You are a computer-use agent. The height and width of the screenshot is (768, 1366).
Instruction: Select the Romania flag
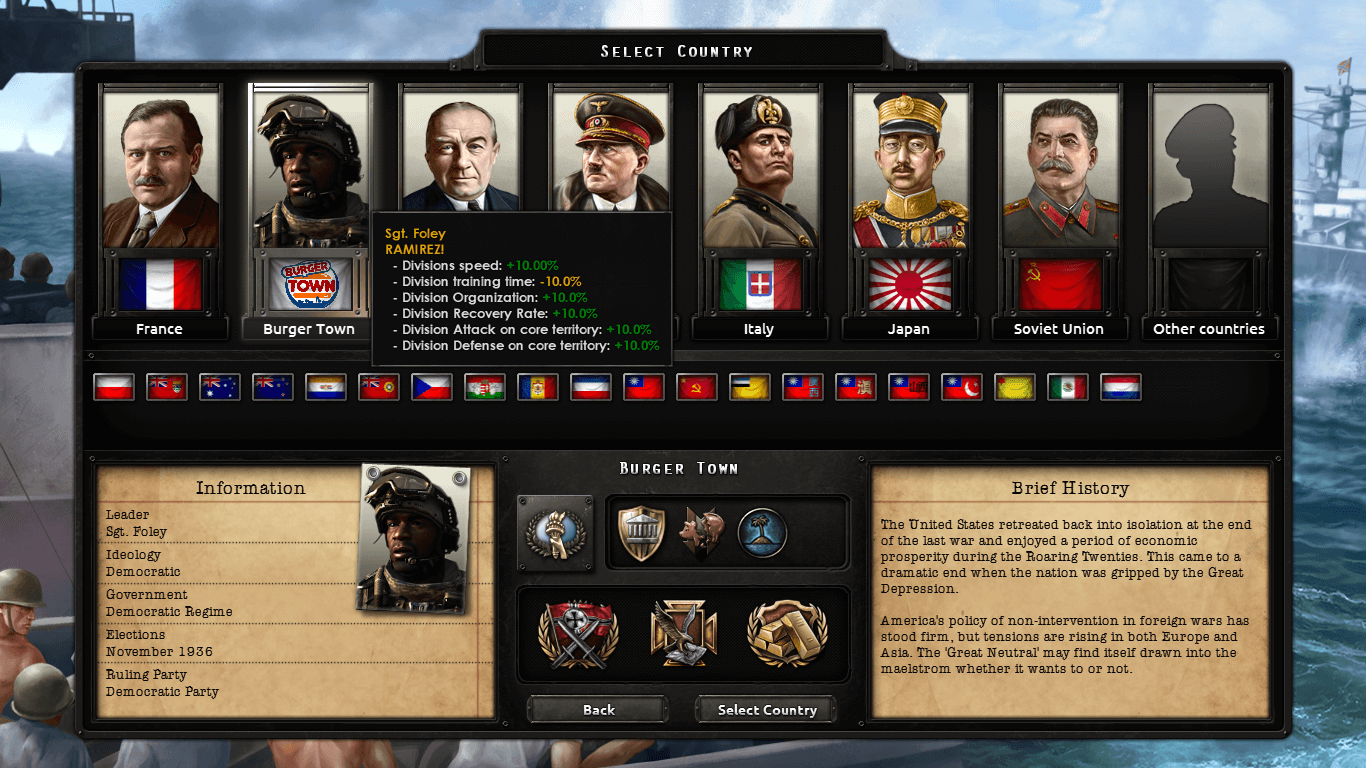(537, 387)
